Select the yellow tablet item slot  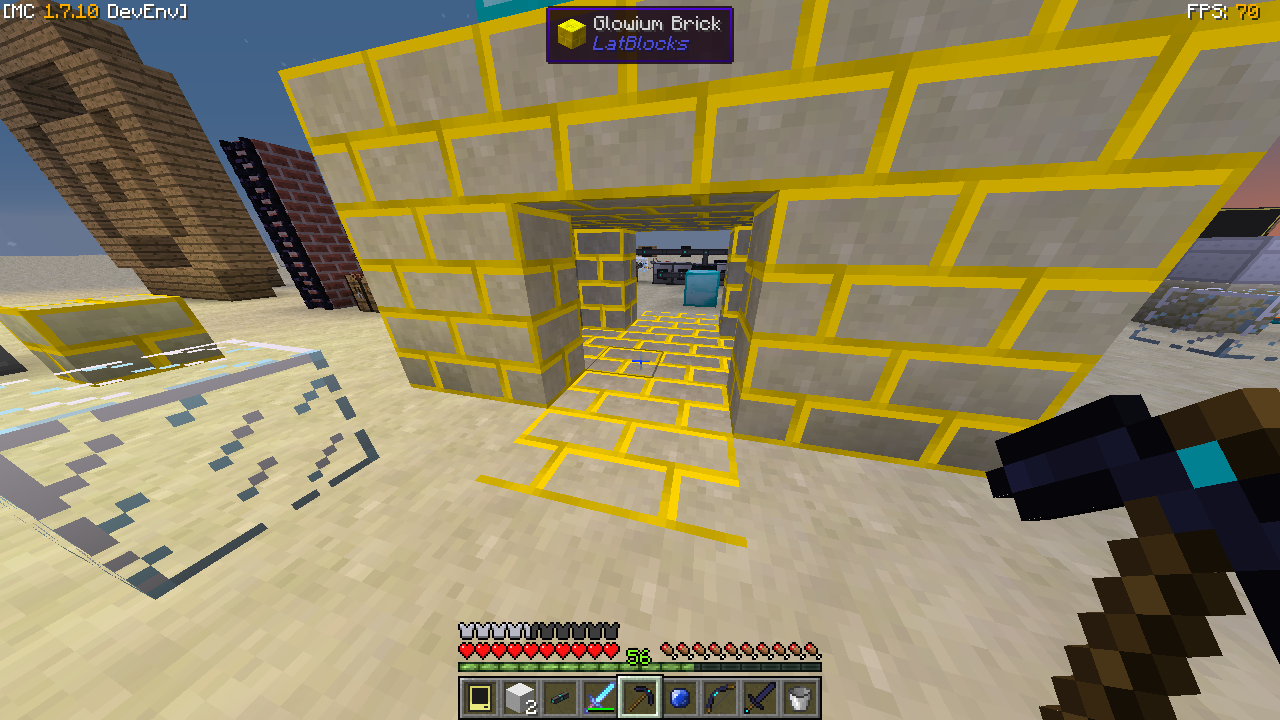coord(480,697)
